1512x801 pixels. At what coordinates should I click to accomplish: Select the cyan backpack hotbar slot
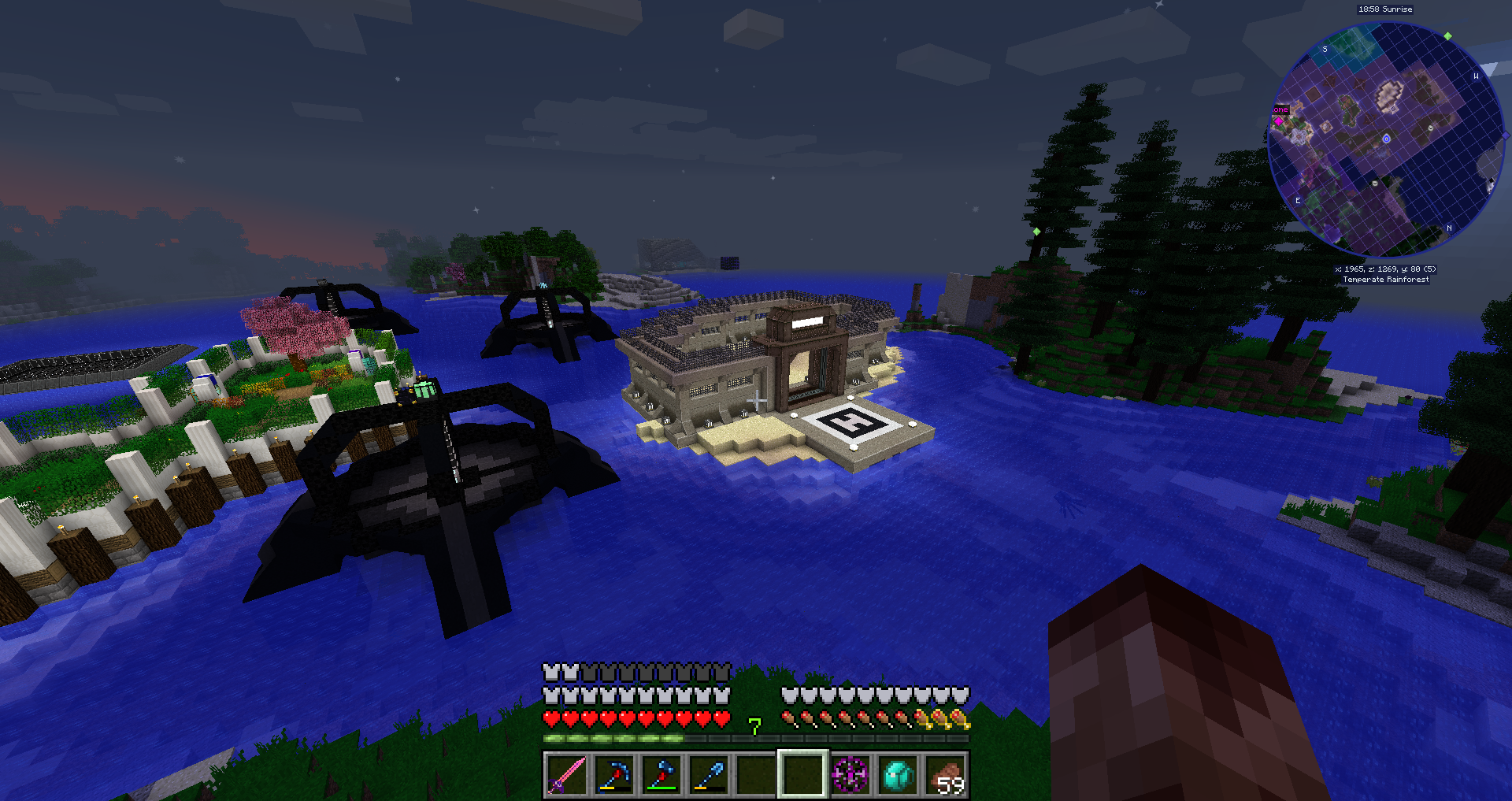click(x=898, y=775)
